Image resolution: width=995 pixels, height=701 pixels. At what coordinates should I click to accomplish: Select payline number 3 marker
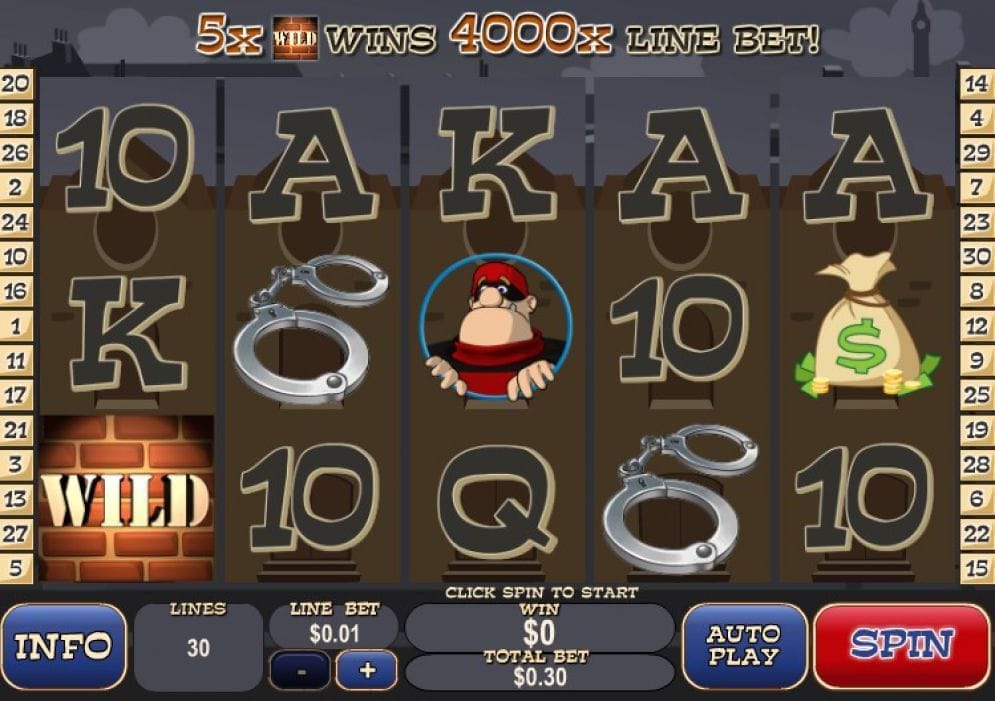click(16, 463)
